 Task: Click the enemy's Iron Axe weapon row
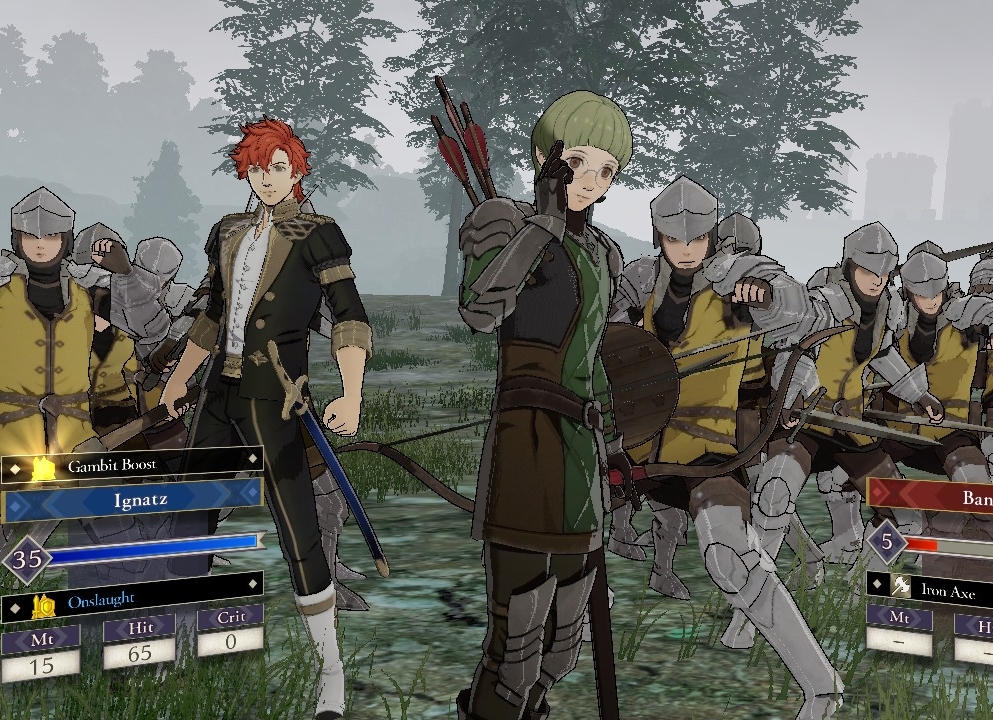click(932, 586)
